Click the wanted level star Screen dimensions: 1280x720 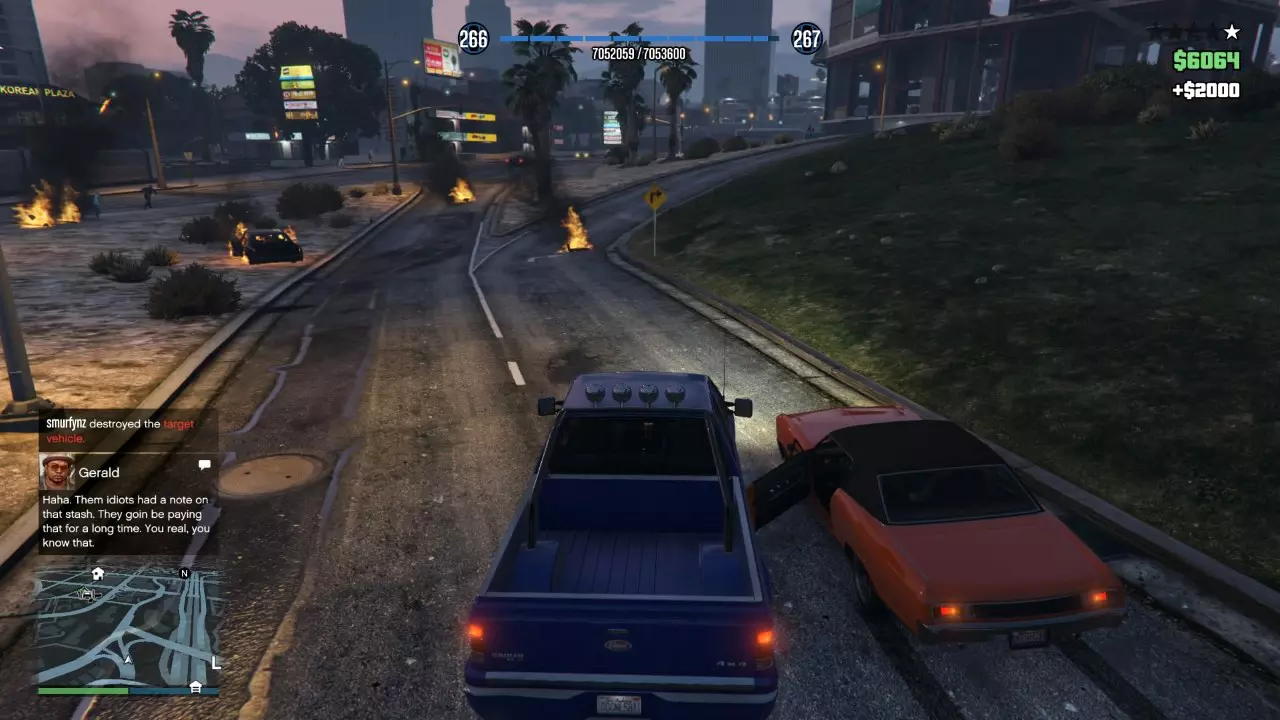coord(1231,32)
